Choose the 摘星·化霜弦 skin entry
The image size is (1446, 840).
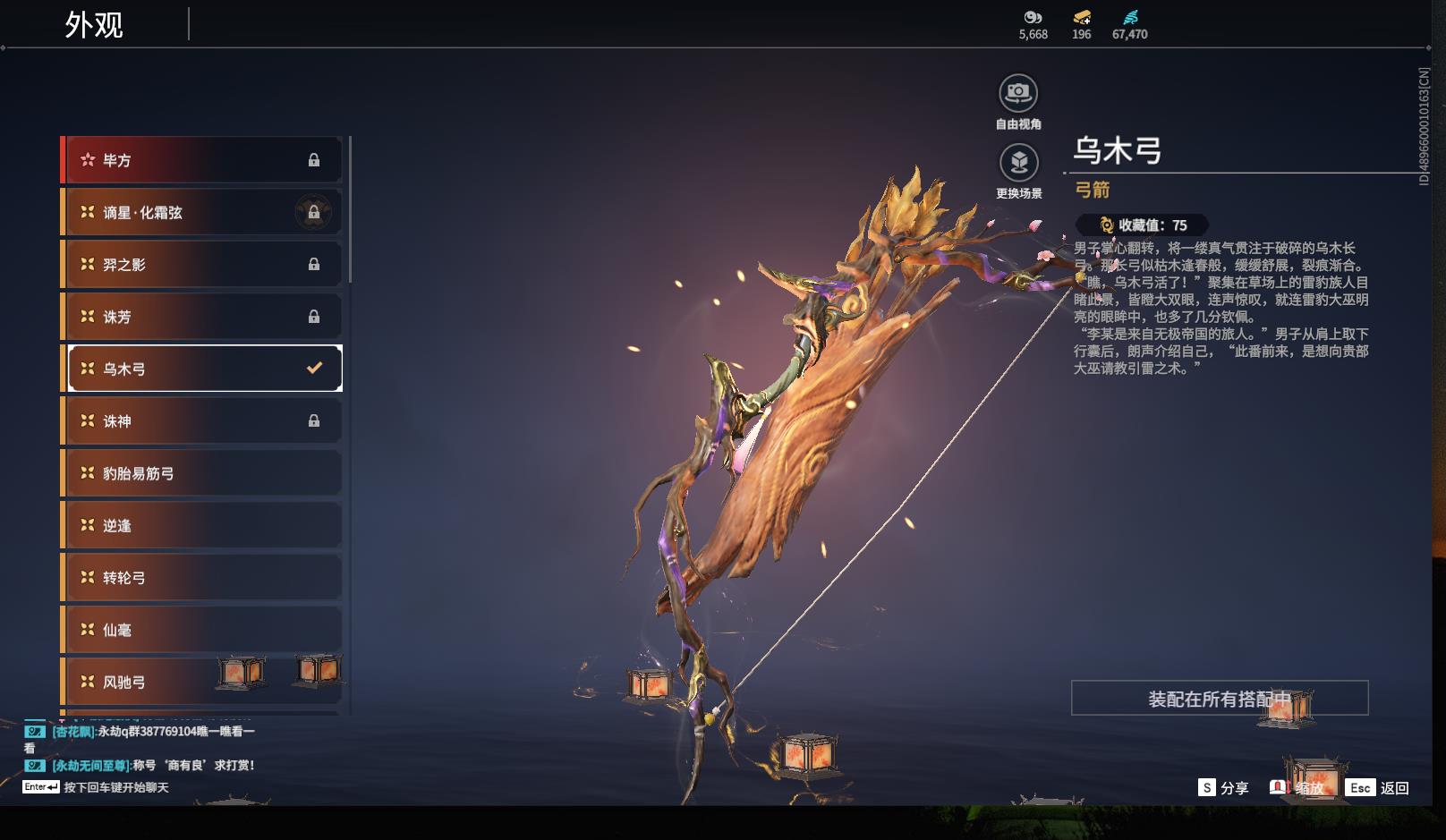202,212
